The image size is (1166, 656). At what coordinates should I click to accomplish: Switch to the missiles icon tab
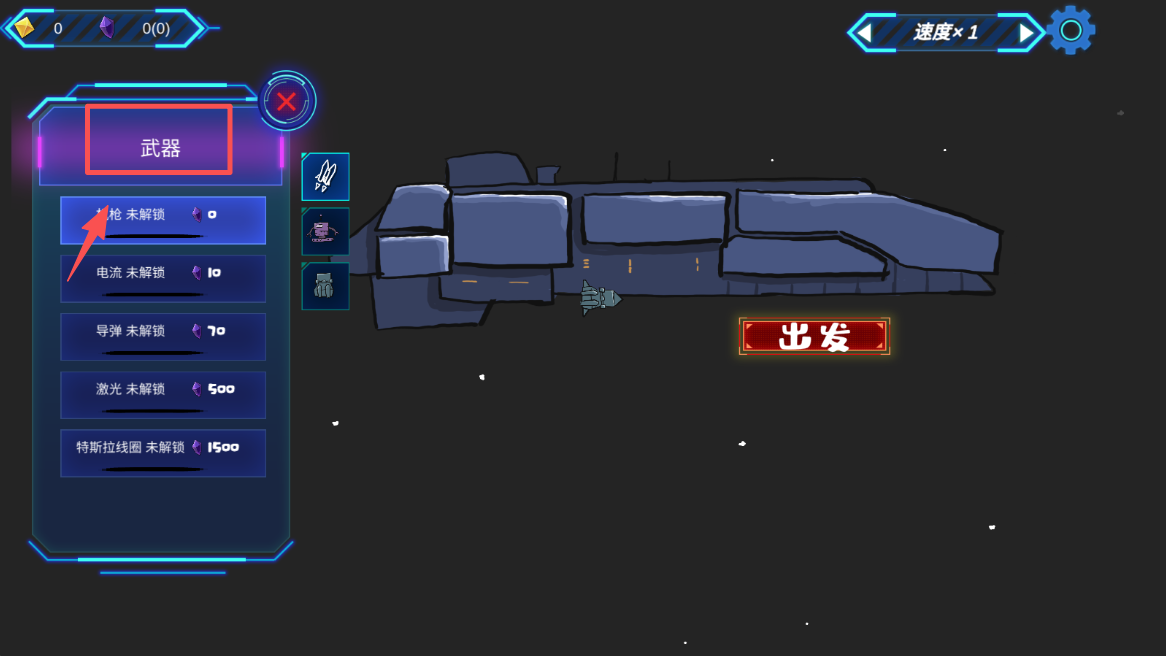click(325, 176)
